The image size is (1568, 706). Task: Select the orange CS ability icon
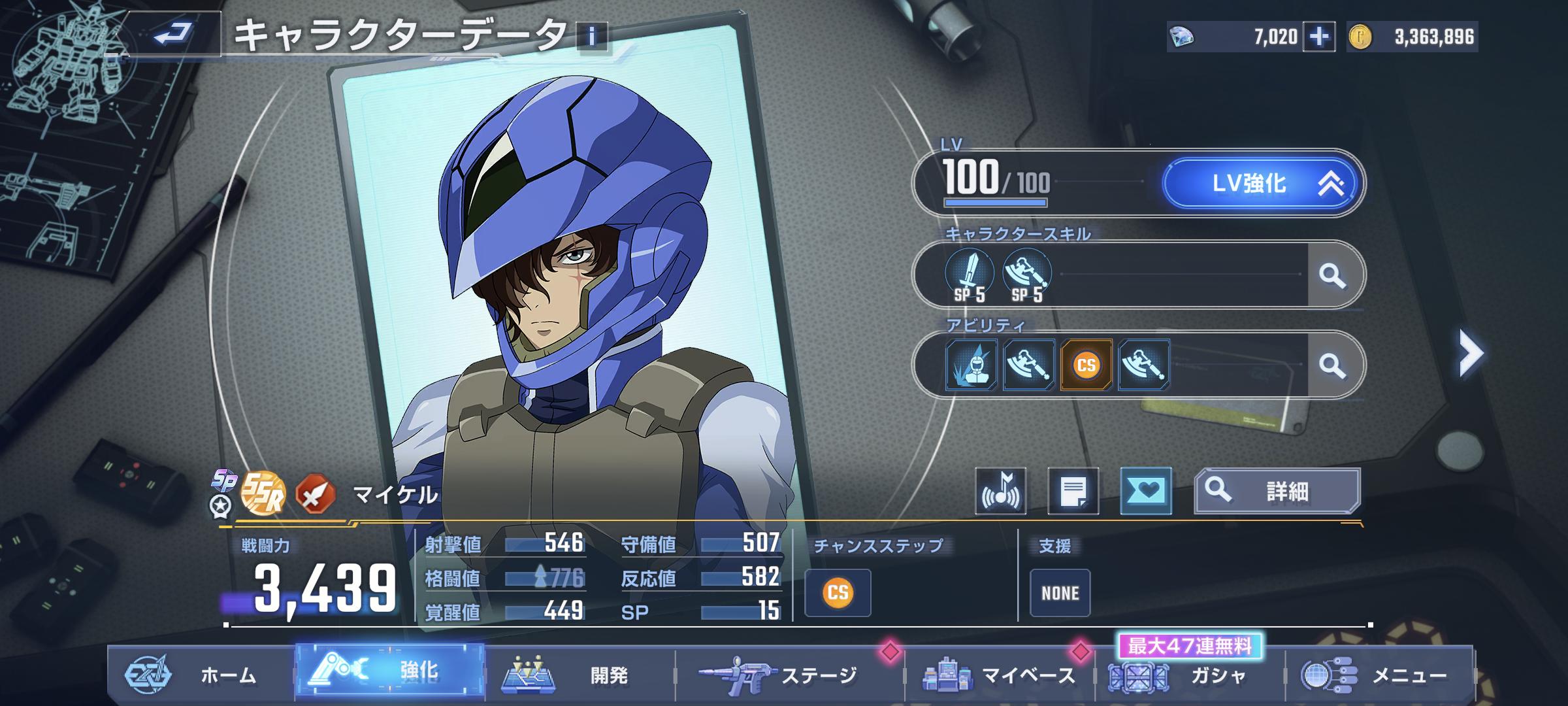pos(1086,365)
